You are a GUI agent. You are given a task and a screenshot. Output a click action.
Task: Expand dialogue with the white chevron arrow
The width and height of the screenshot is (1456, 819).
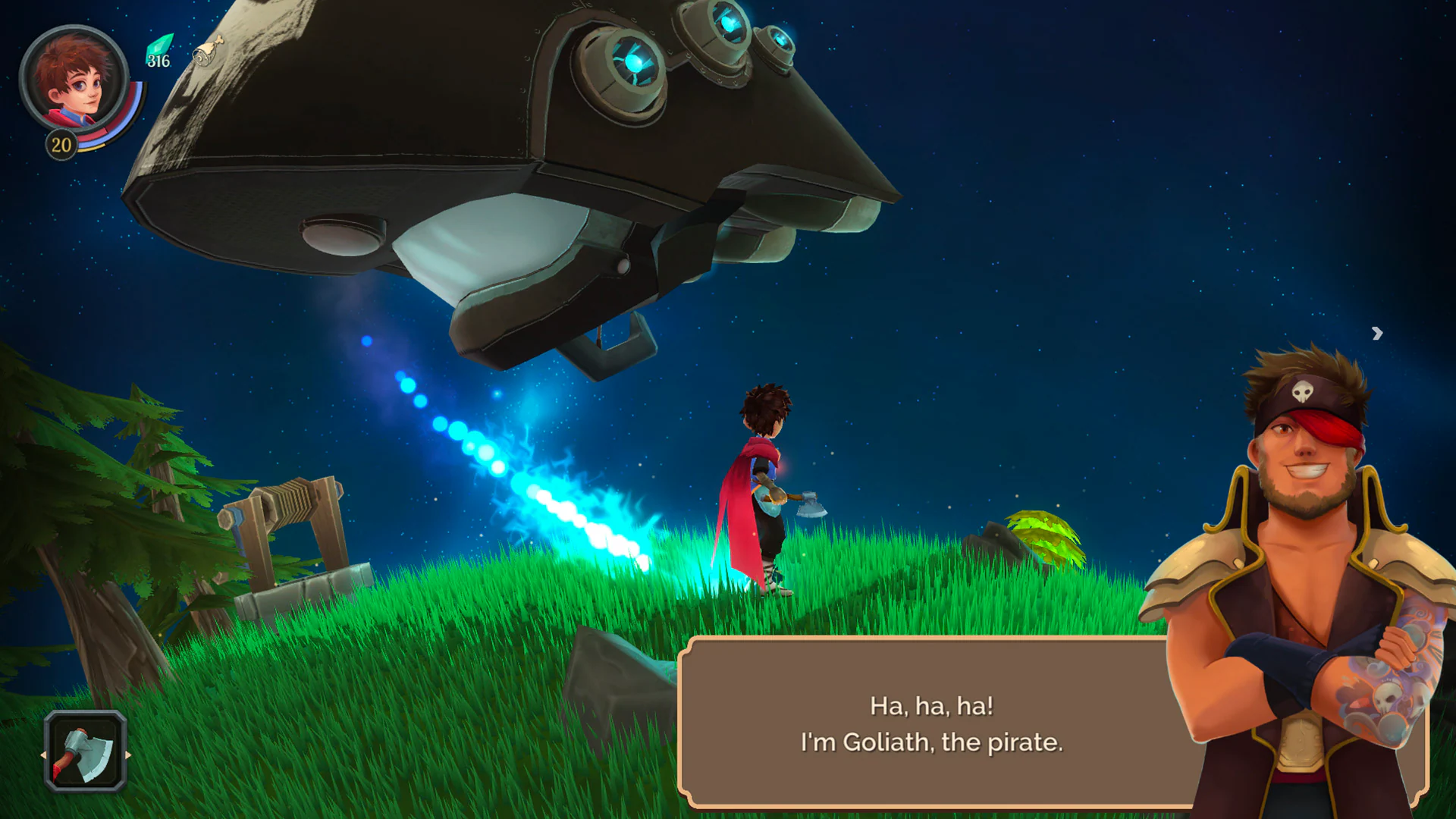[x=1376, y=334]
